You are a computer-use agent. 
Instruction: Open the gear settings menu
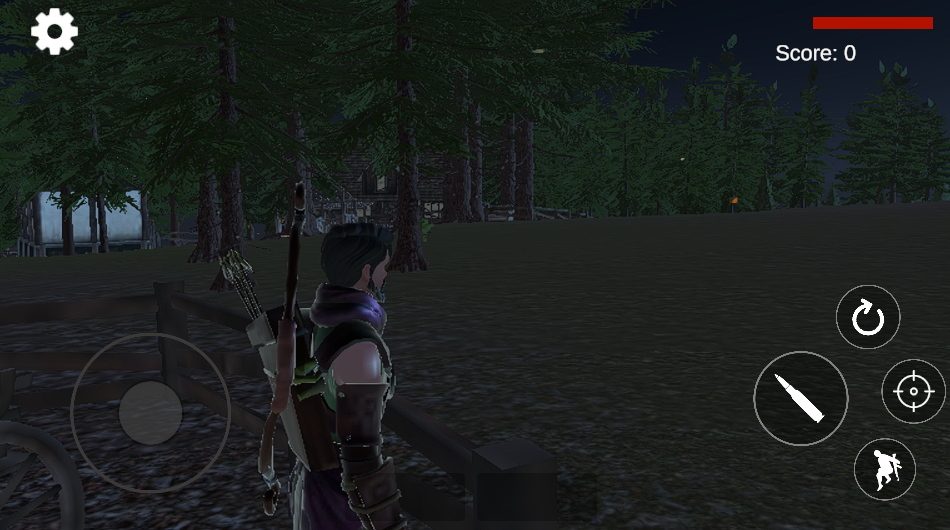[x=55, y=32]
